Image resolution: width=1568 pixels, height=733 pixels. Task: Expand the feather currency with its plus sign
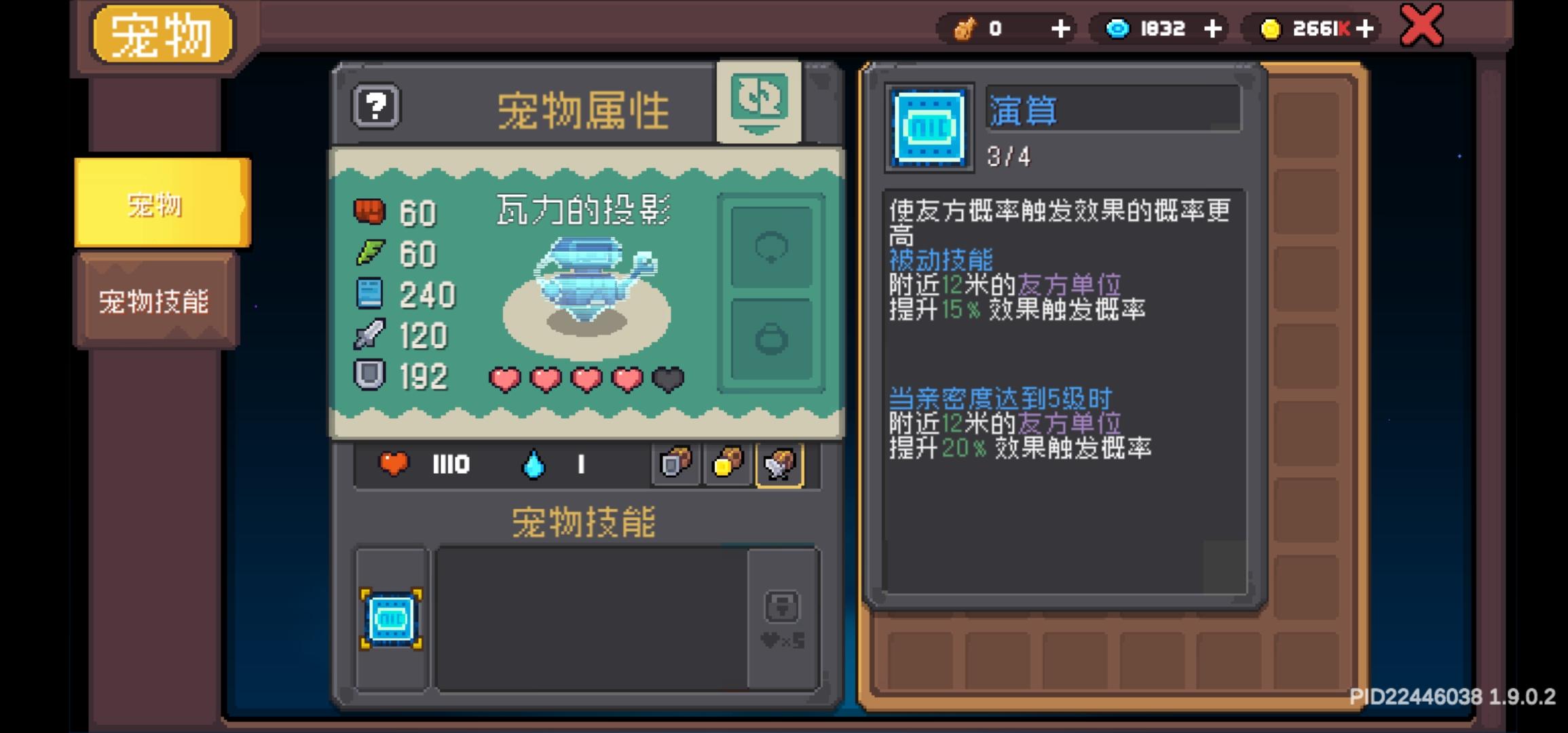coord(1062,29)
